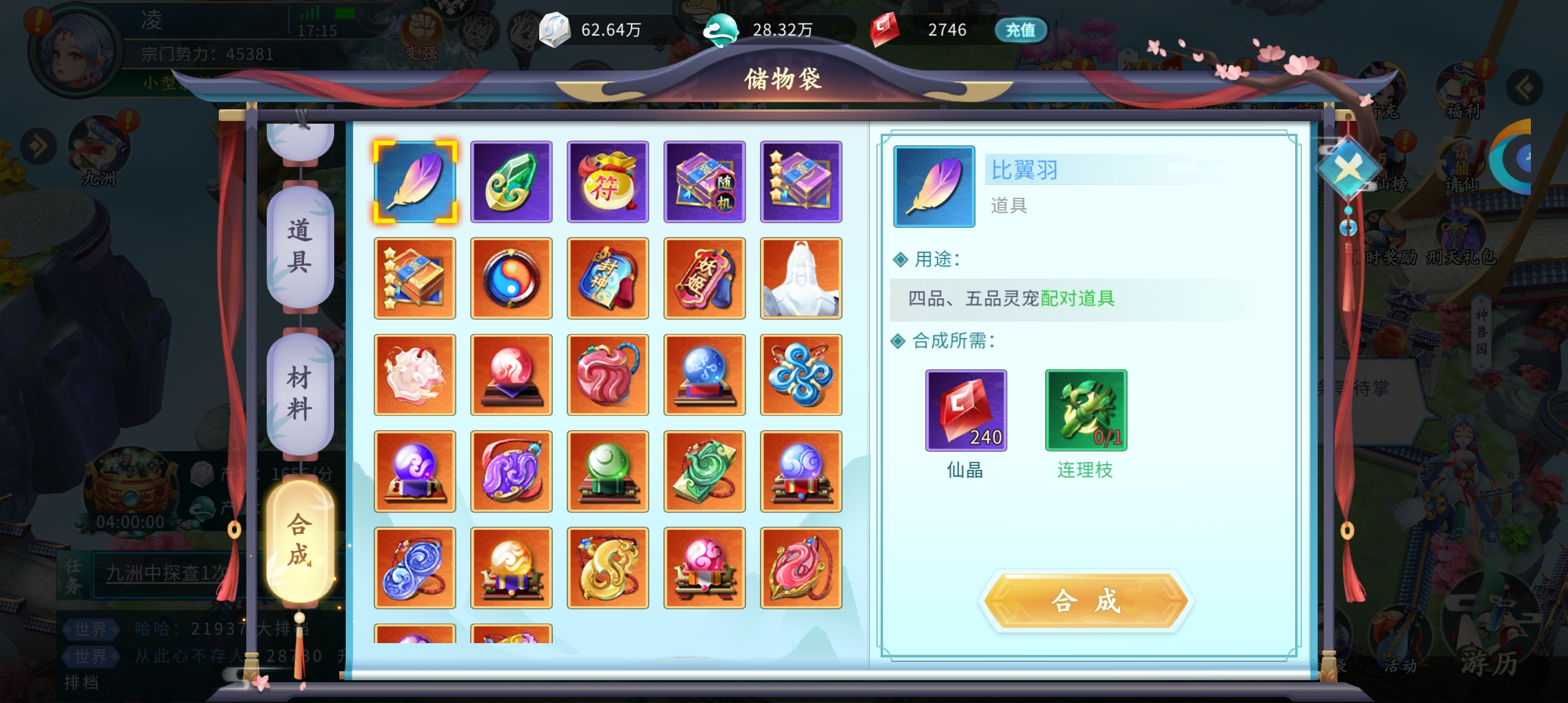Choose the golden dragon pendant item
This screenshot has height=703, width=1568.
click(608, 568)
